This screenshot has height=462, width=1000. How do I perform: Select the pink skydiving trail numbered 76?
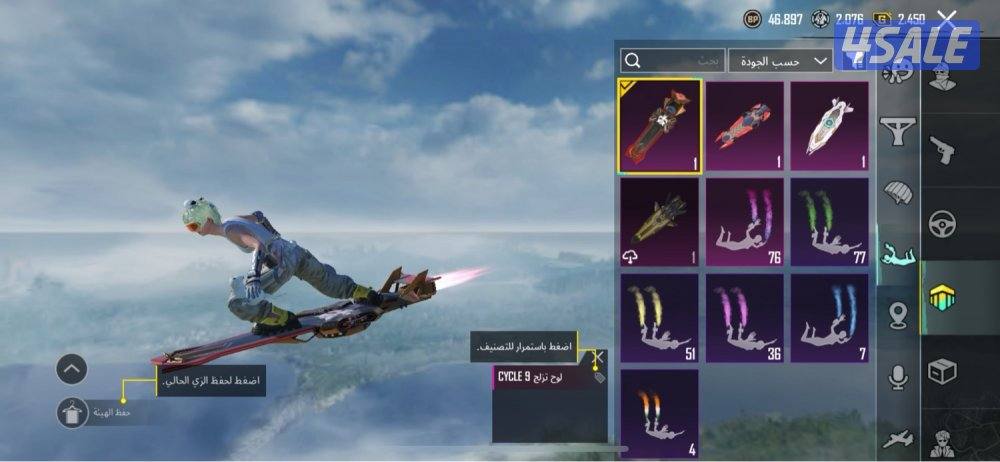point(745,222)
